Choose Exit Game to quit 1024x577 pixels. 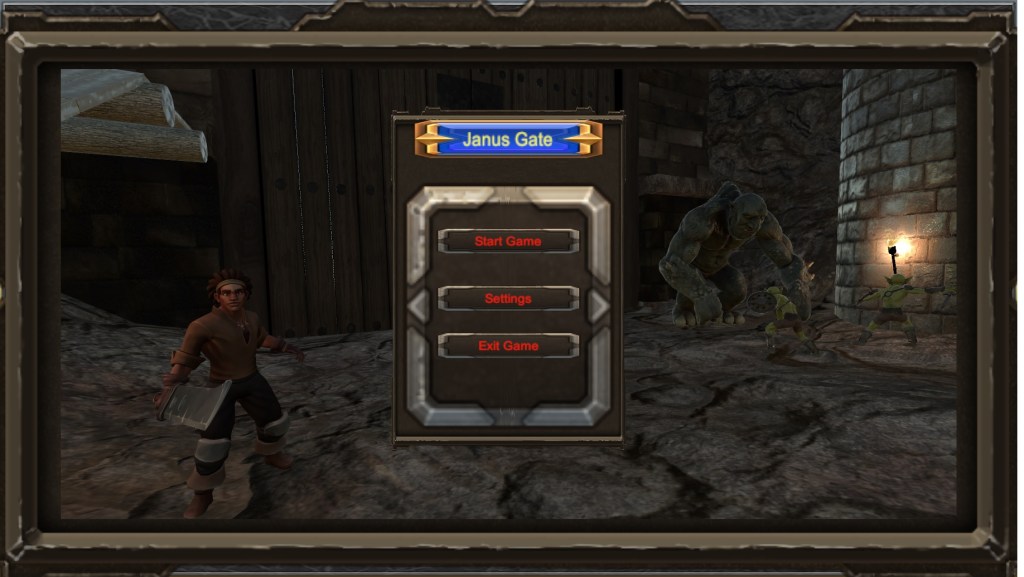(508, 346)
